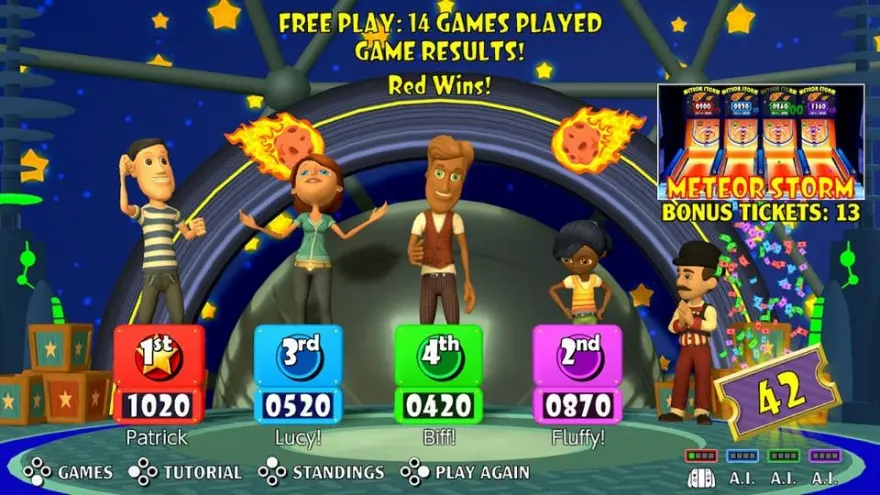Select the Tutorial option
The width and height of the screenshot is (880, 495).
[x=187, y=472]
